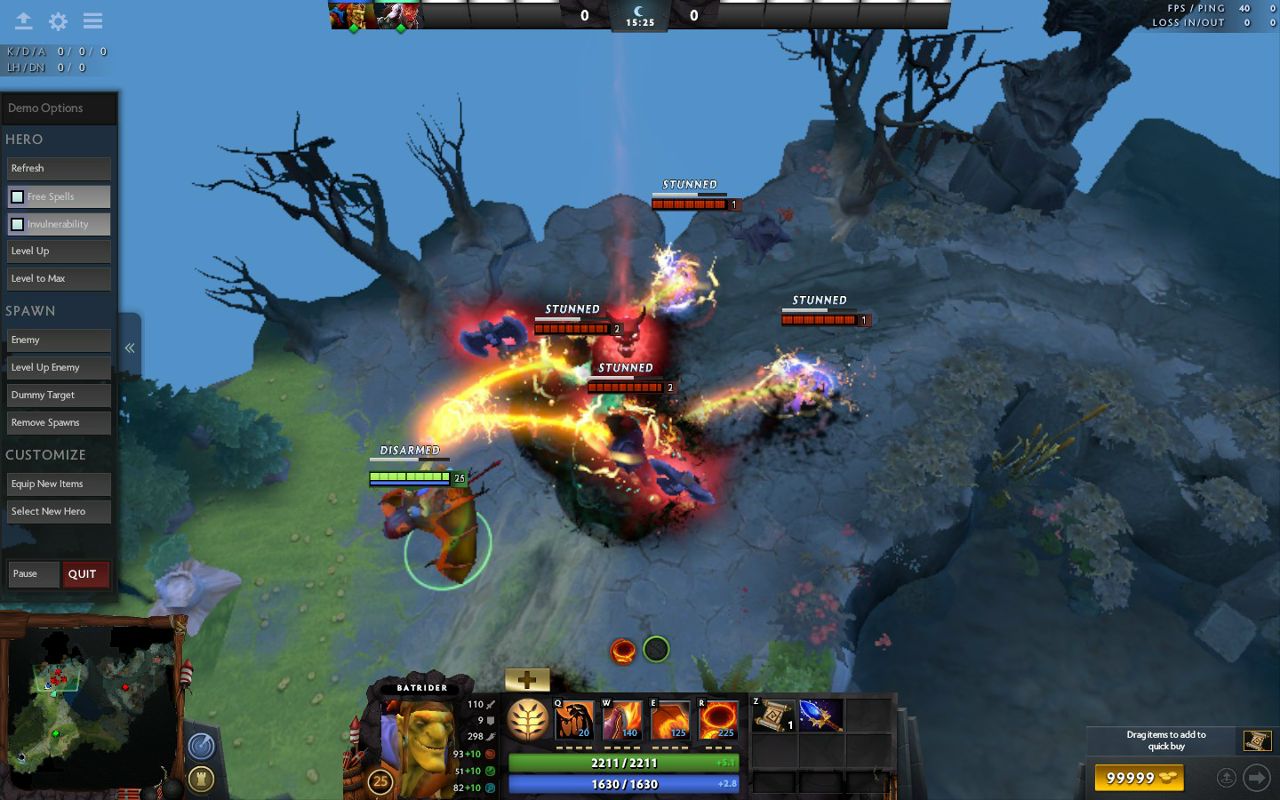Image resolution: width=1280 pixels, height=800 pixels.
Task: Enable the Invulnerability checkbox
Action: pos(17,224)
